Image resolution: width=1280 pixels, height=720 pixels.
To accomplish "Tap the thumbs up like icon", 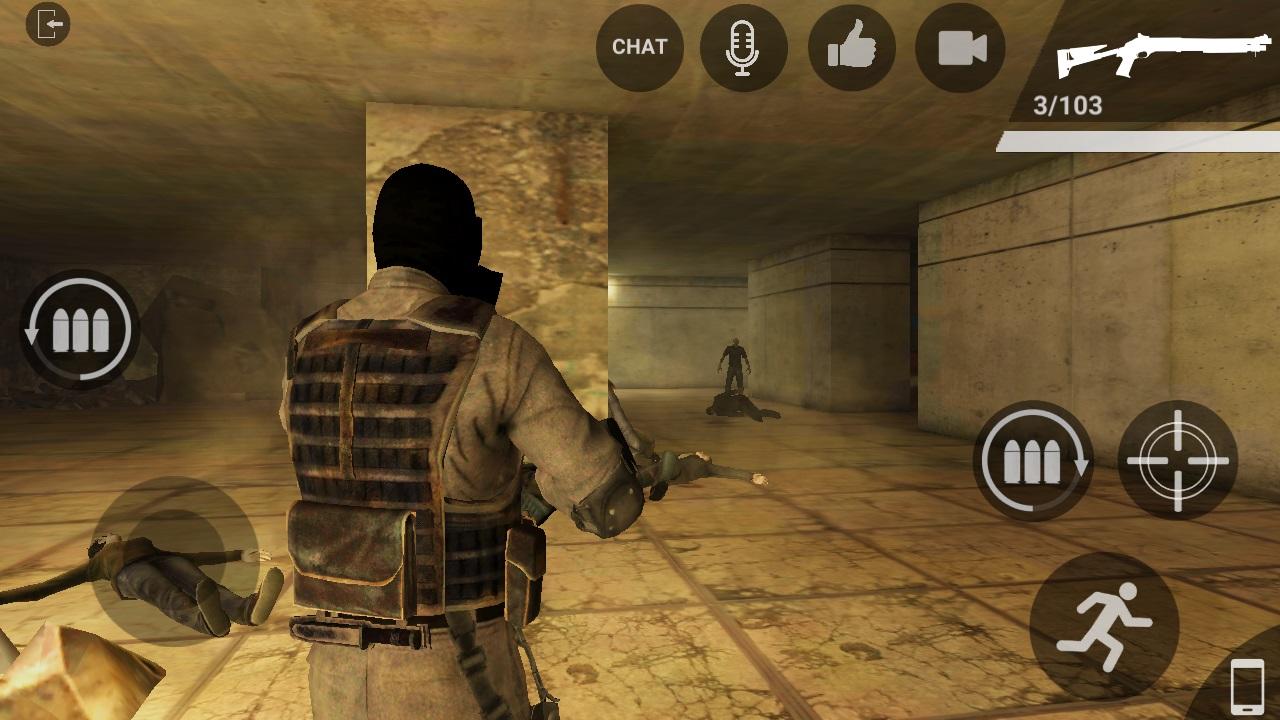I will pos(853,47).
